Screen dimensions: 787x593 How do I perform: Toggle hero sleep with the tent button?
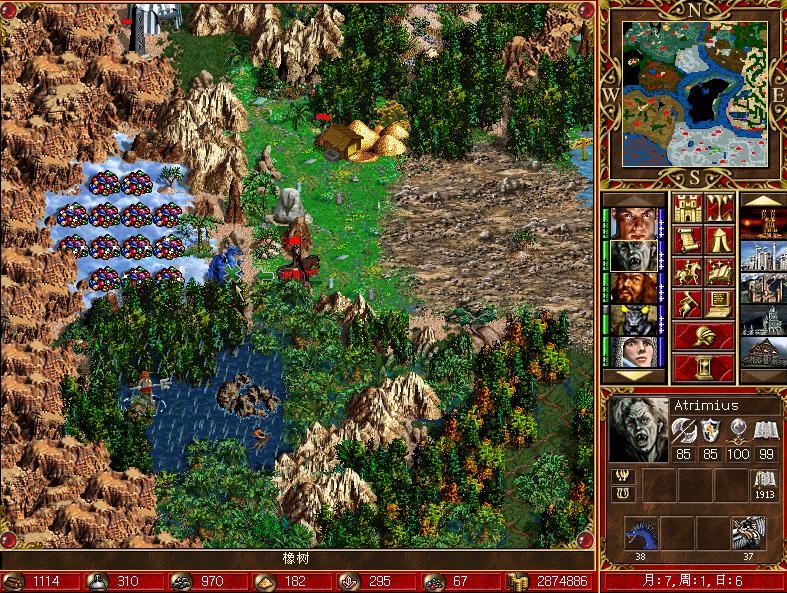pyautogui.click(x=718, y=240)
